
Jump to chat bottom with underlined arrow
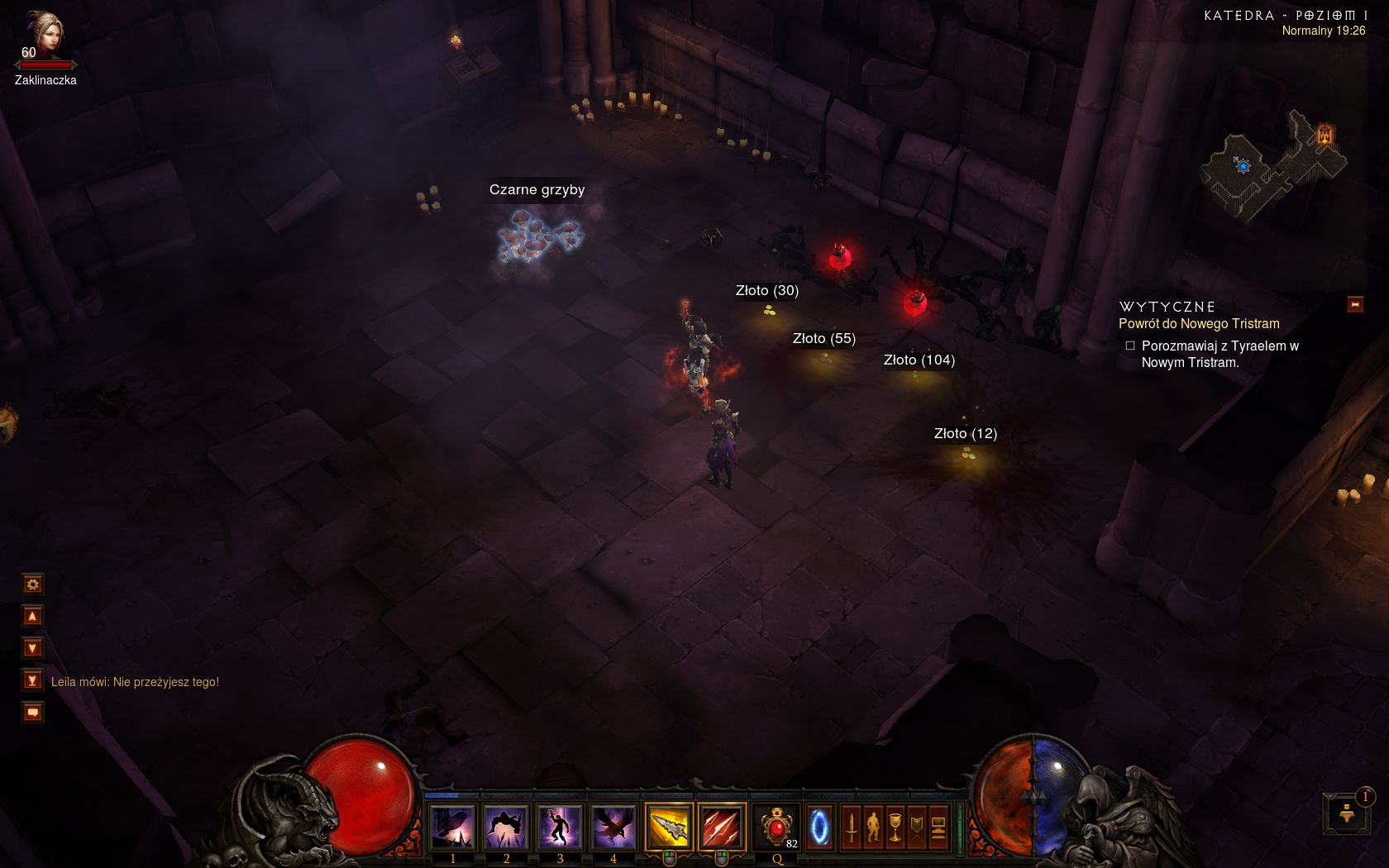coord(32,680)
